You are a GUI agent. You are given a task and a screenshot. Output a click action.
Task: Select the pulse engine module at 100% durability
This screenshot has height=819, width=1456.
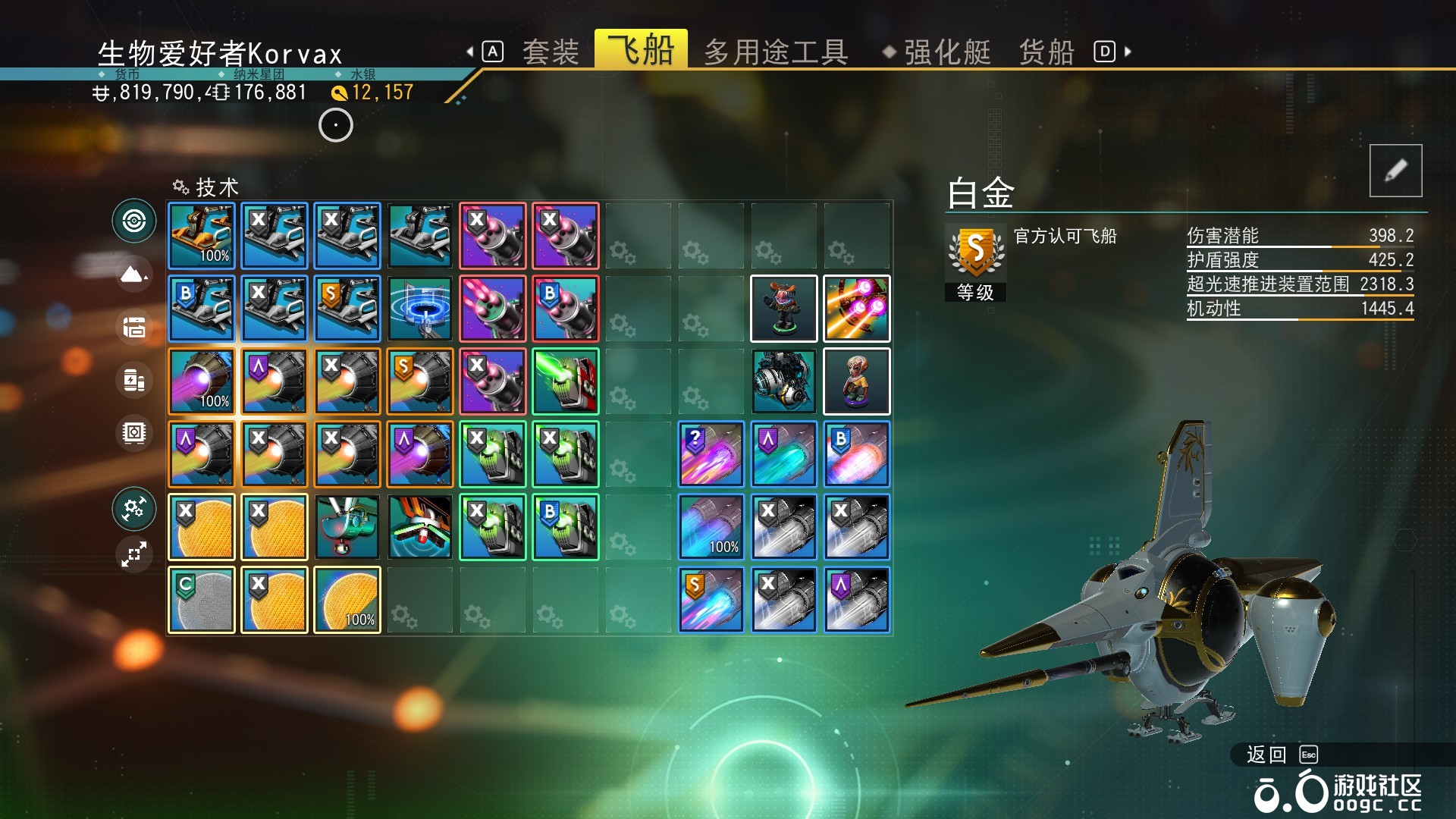point(201,382)
